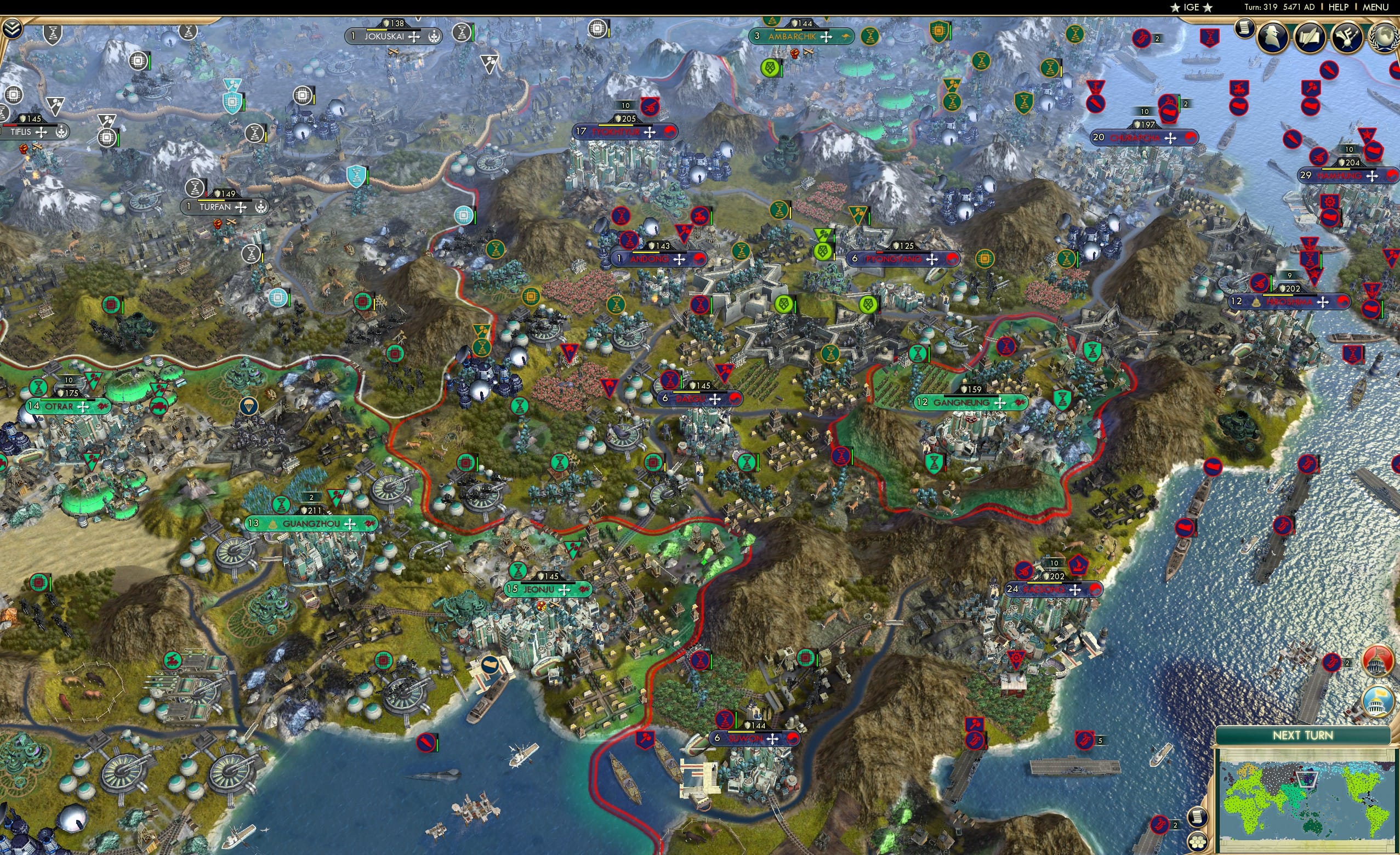Select the parachute unit icon near Otrar
Viewport: 1400px width, 855px height.
(249, 407)
